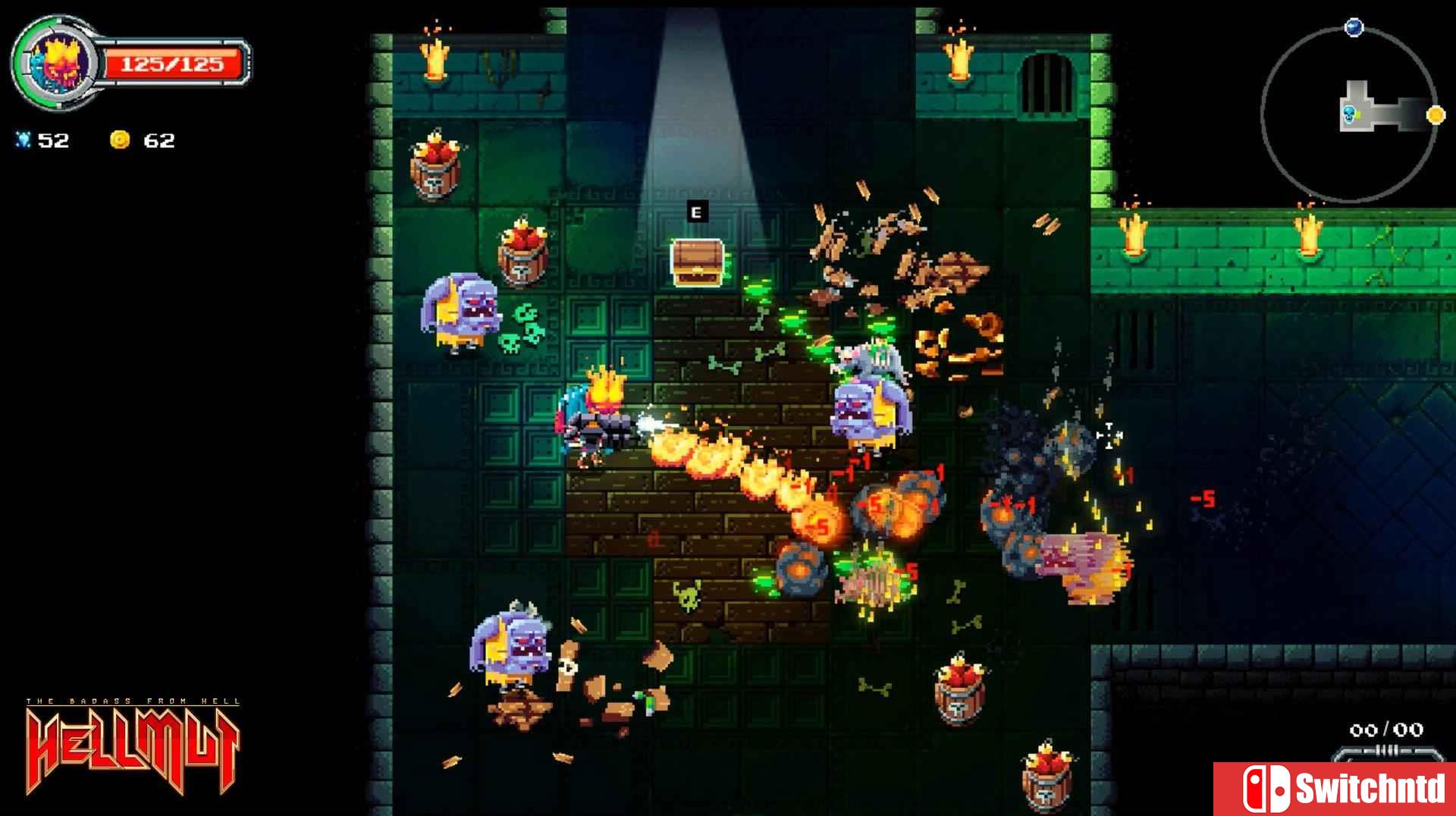The image size is (1456, 816).
Task: Click the yellow marker on the minimap ring
Action: coord(1436,115)
